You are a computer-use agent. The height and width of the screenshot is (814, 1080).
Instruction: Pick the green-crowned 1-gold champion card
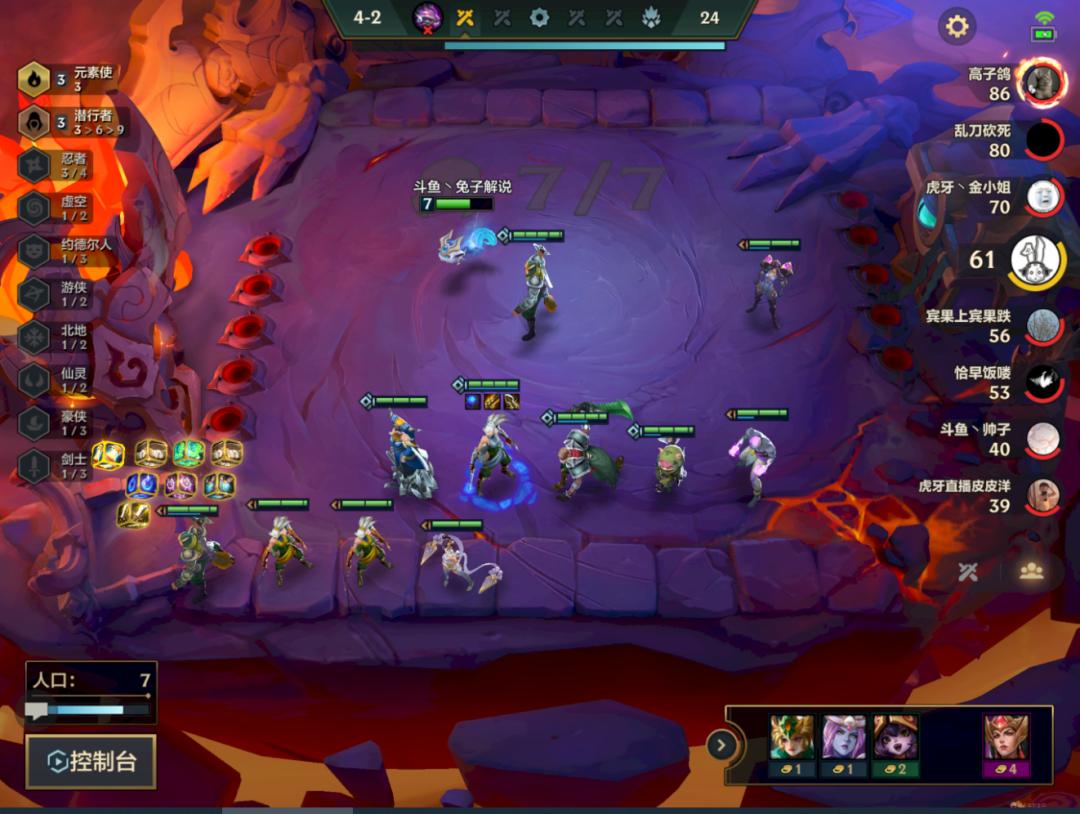click(x=791, y=745)
